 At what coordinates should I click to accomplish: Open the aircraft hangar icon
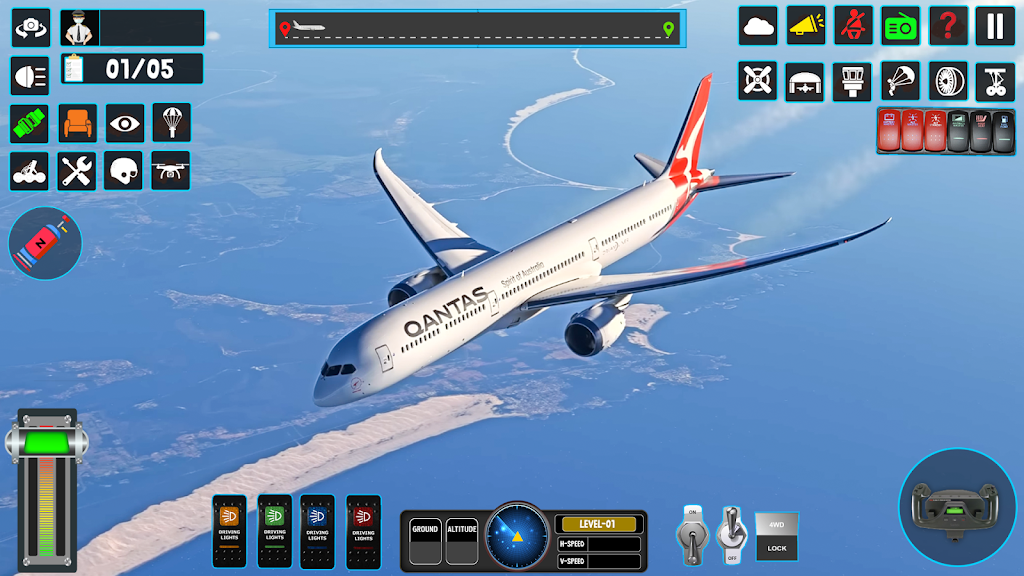tap(805, 81)
